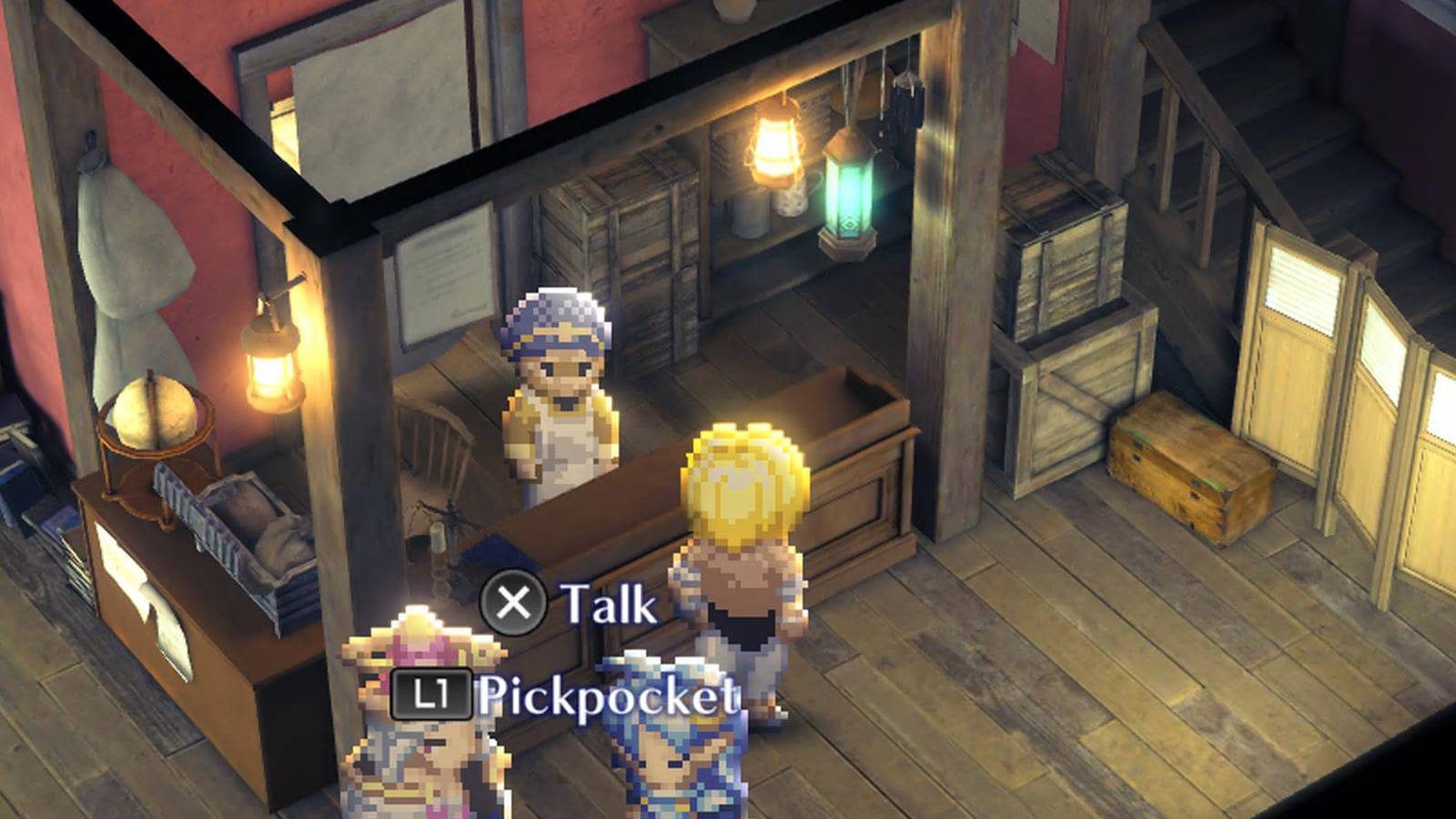Click the X button prompt icon
This screenshot has height=819, width=1456.
coord(515,601)
